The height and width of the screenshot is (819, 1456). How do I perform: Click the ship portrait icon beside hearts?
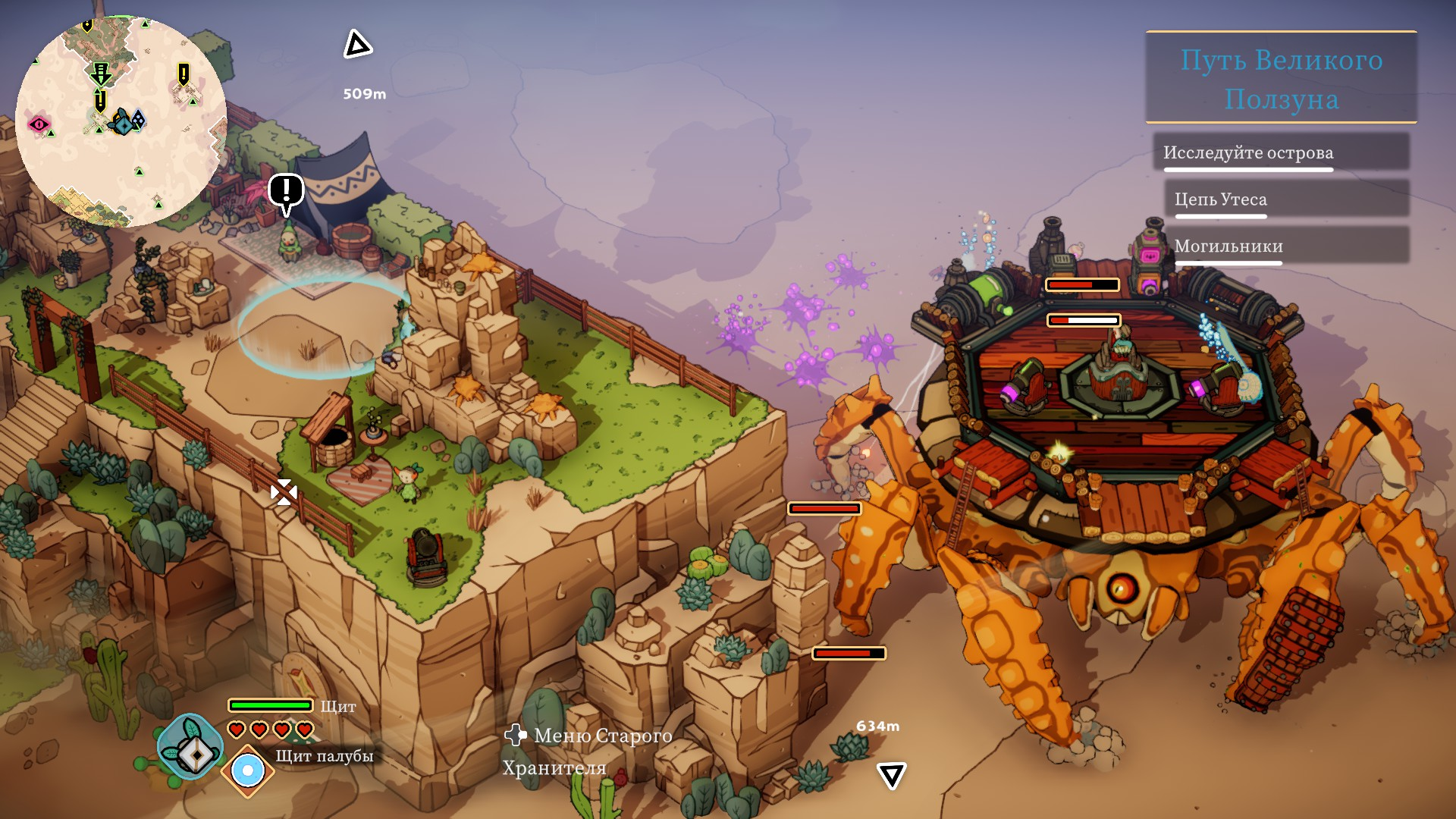tap(189, 747)
